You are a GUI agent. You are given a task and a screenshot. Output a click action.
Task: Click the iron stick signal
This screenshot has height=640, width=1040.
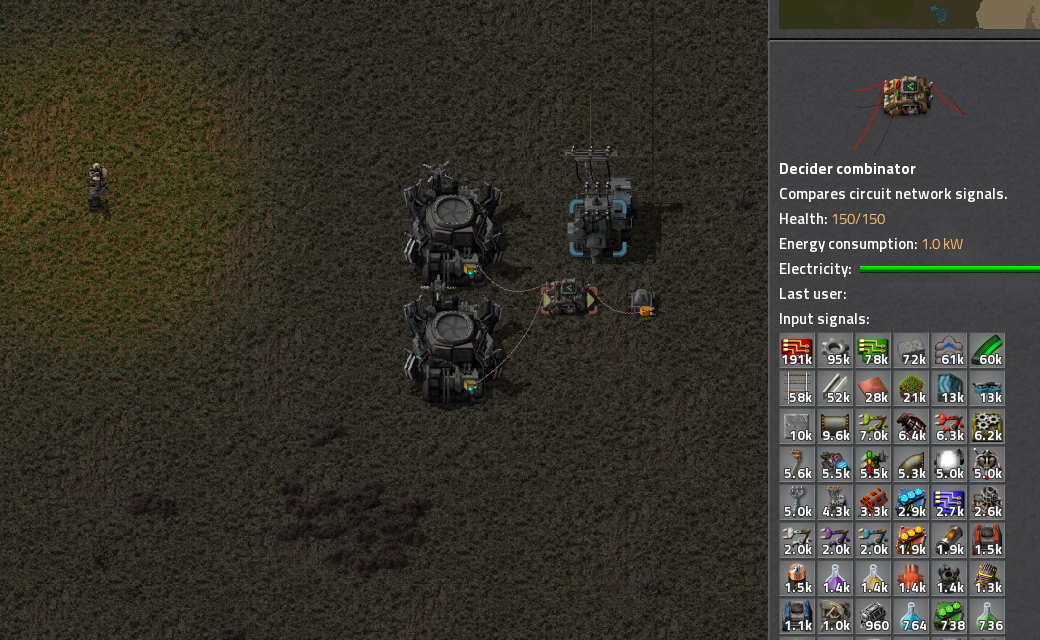click(x=835, y=389)
